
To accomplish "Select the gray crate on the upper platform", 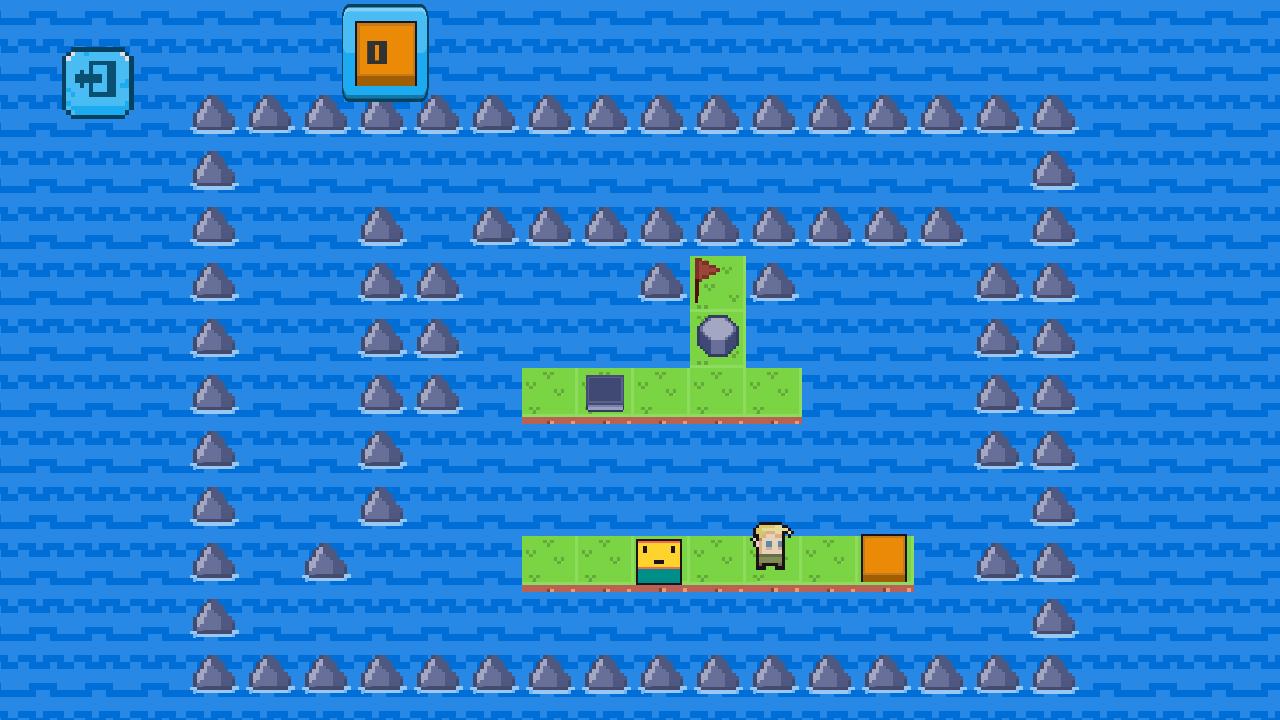I will pyautogui.click(x=604, y=392).
